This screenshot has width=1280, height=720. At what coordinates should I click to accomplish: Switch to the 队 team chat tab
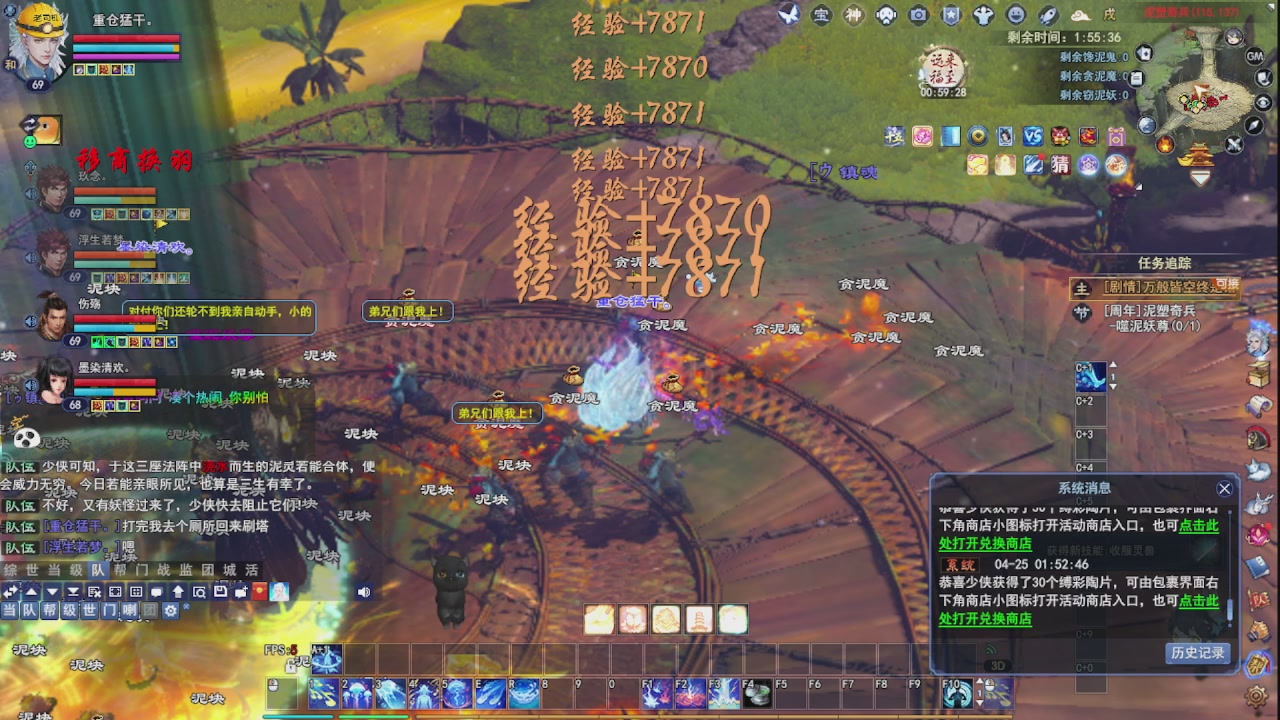(x=100, y=570)
